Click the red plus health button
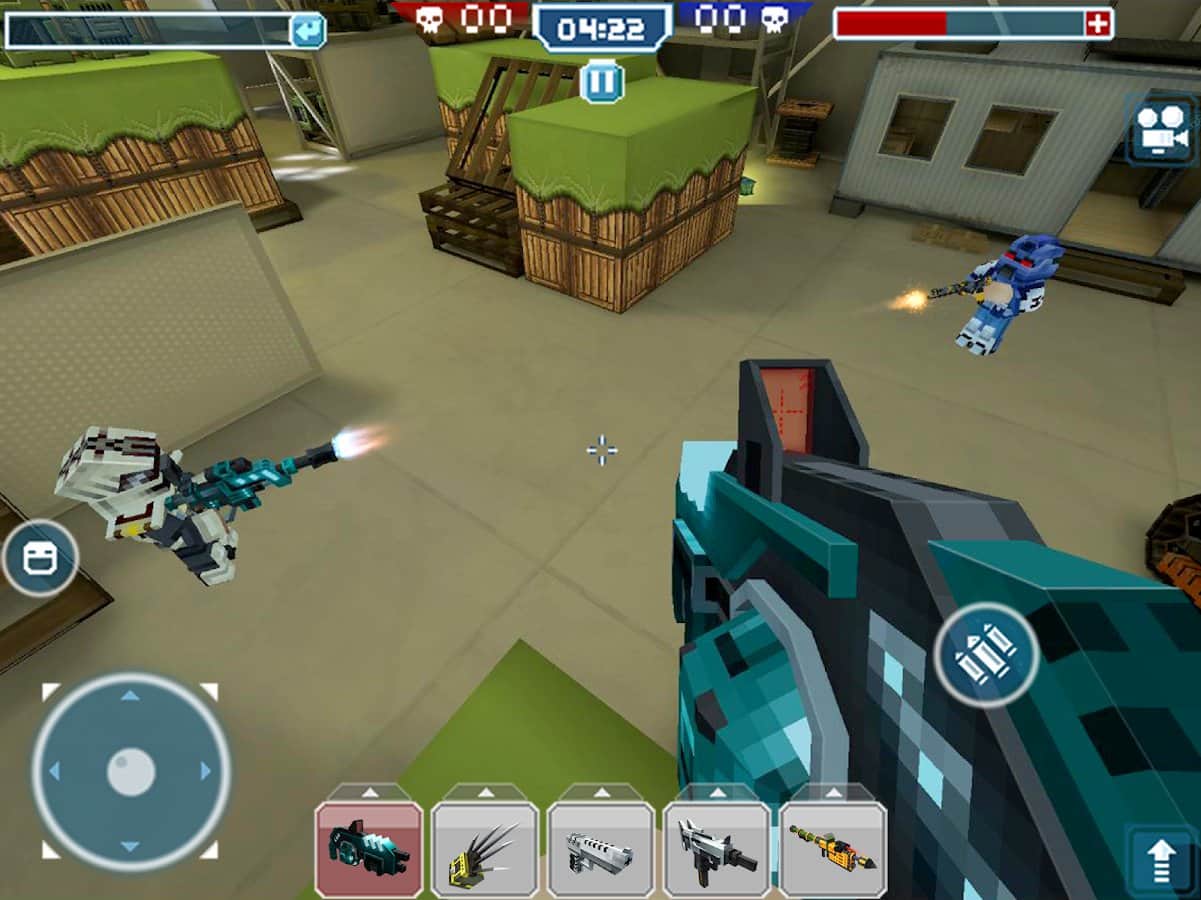This screenshot has width=1201, height=900. [x=1099, y=24]
